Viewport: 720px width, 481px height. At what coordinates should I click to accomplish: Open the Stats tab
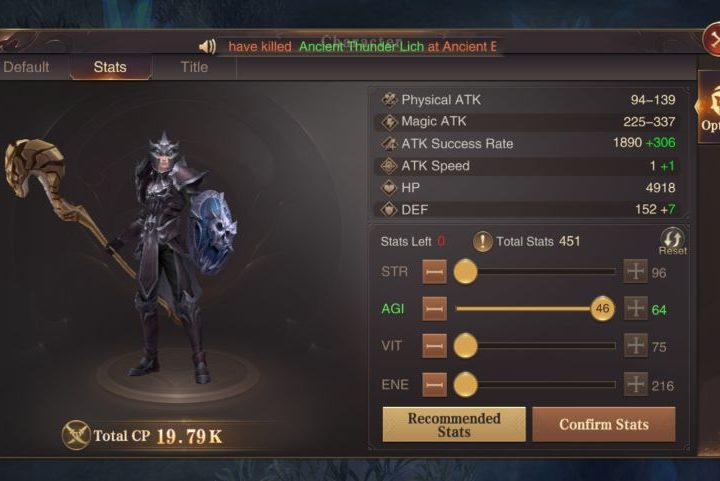(x=110, y=67)
